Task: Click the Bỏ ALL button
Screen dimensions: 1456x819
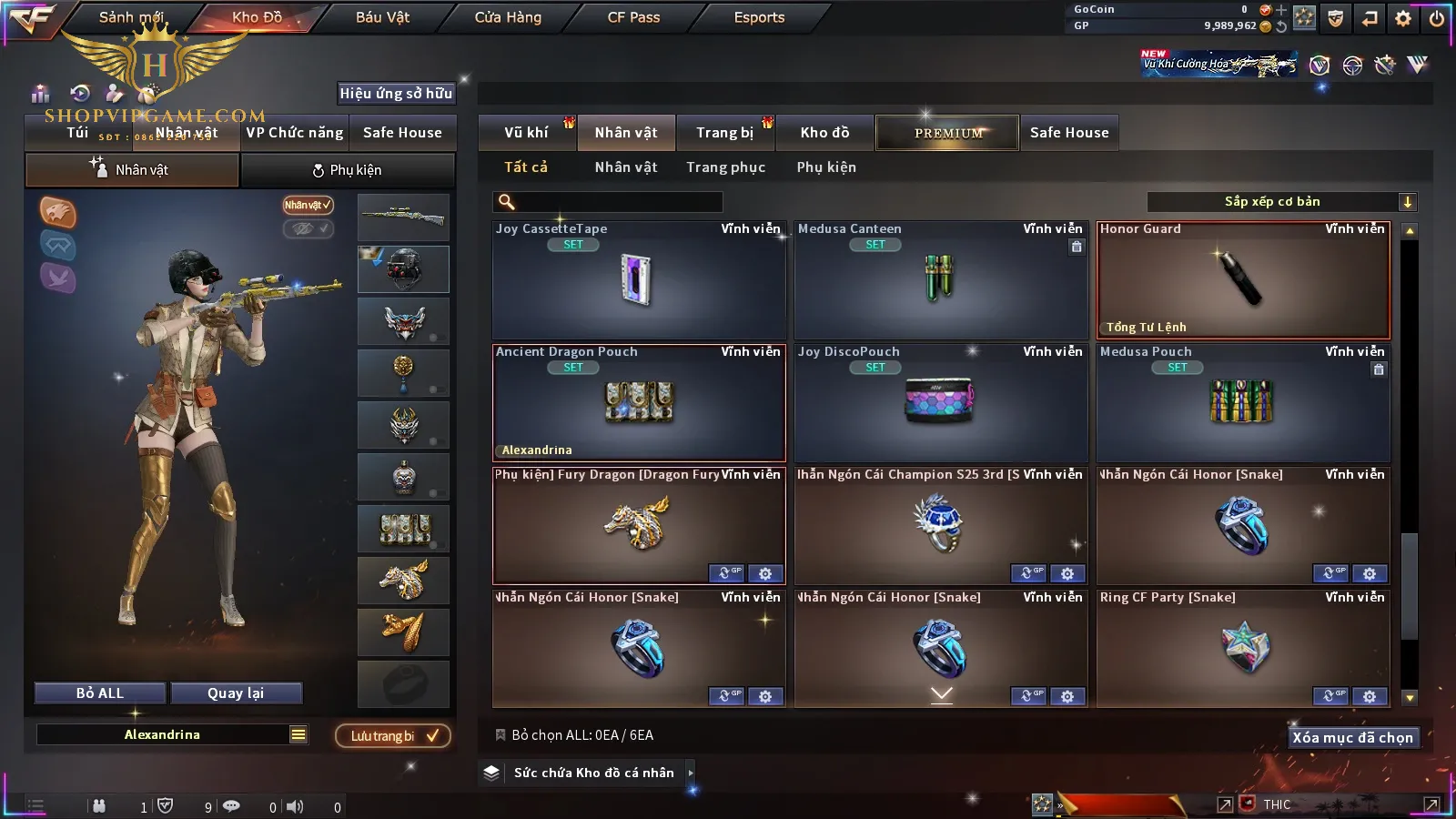Action: click(x=100, y=693)
